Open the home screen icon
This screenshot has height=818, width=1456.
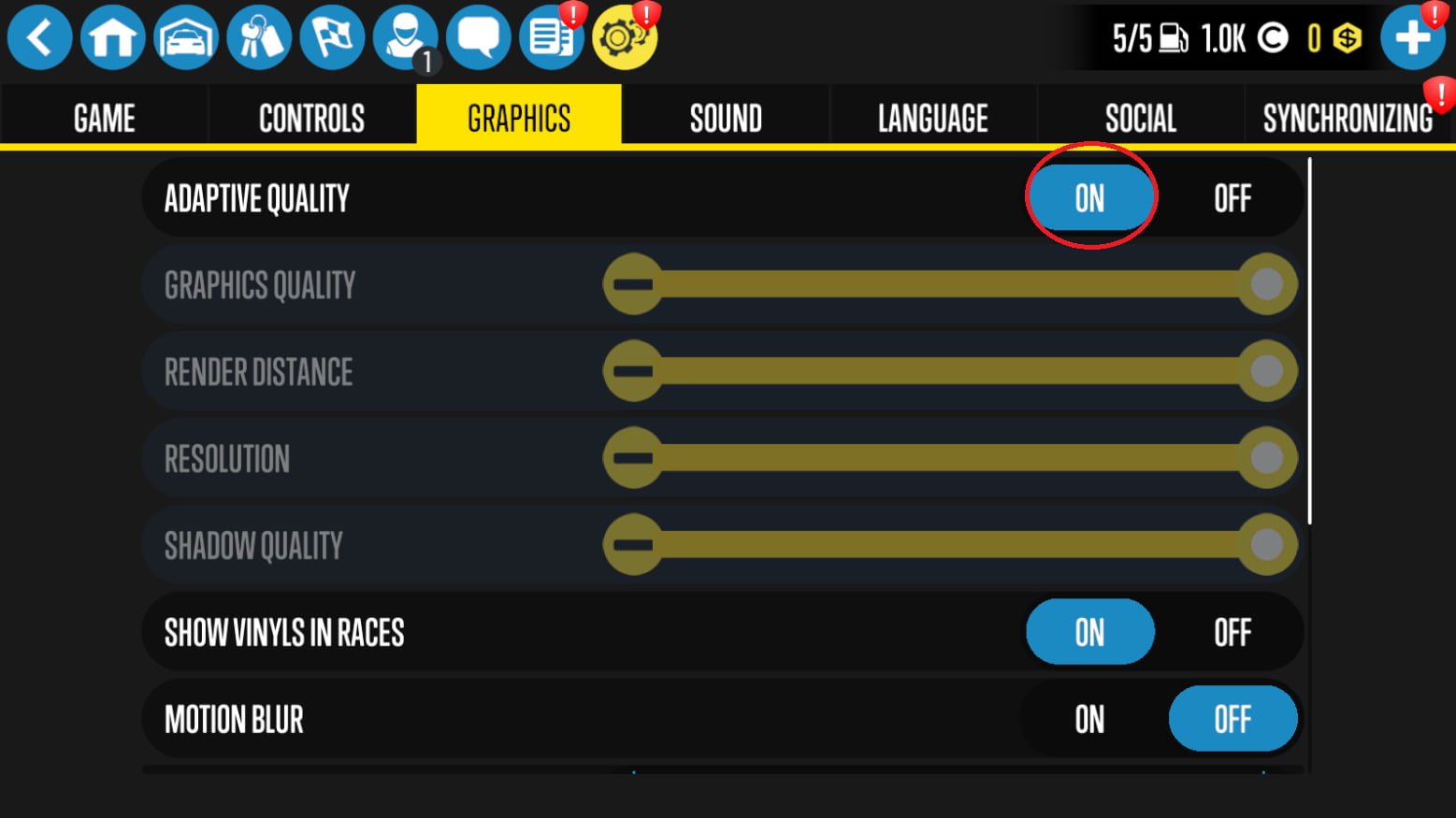[112, 37]
